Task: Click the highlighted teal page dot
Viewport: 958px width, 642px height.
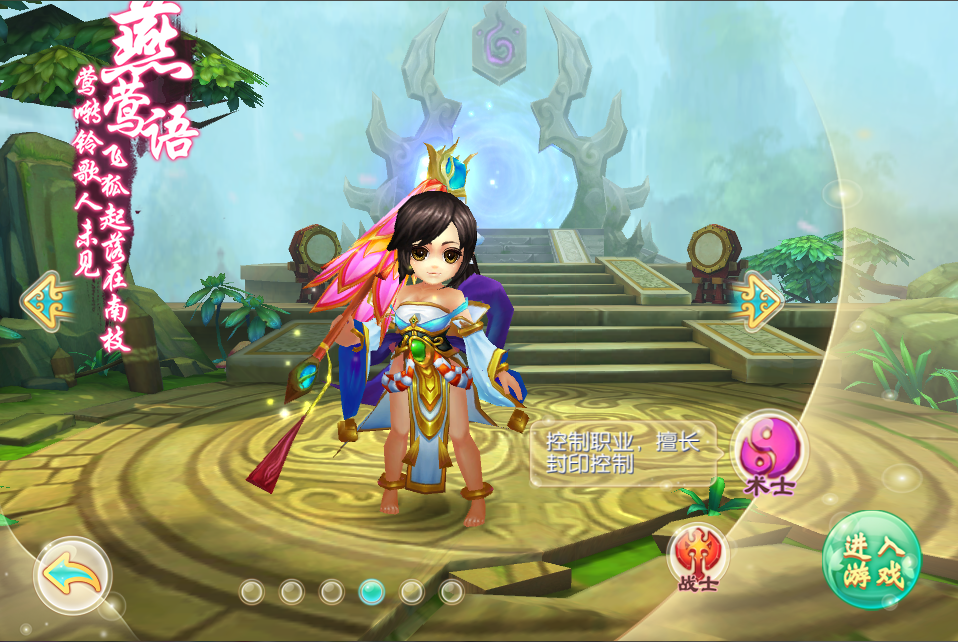Action: point(371,591)
